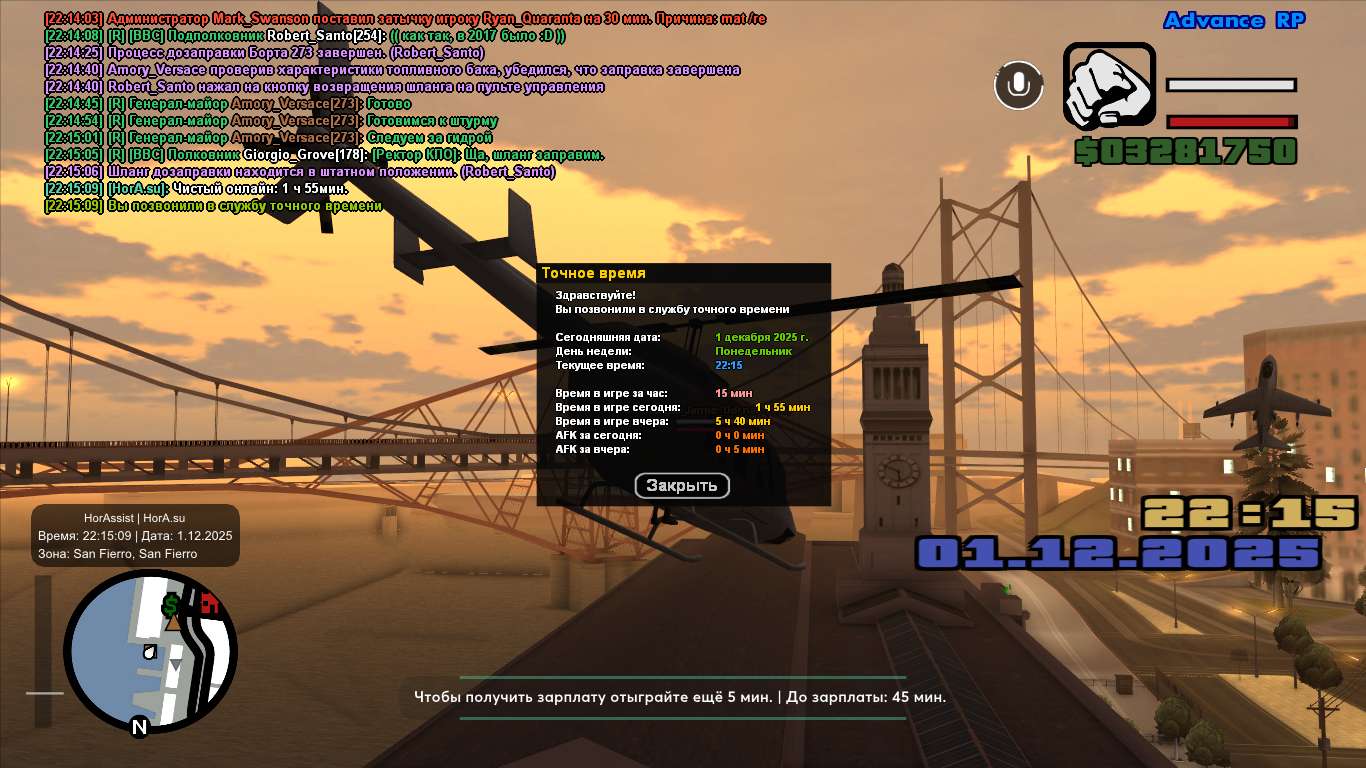Close the Точное время dialog with Закрыть
Screen dimensions: 1366x768
click(682, 486)
